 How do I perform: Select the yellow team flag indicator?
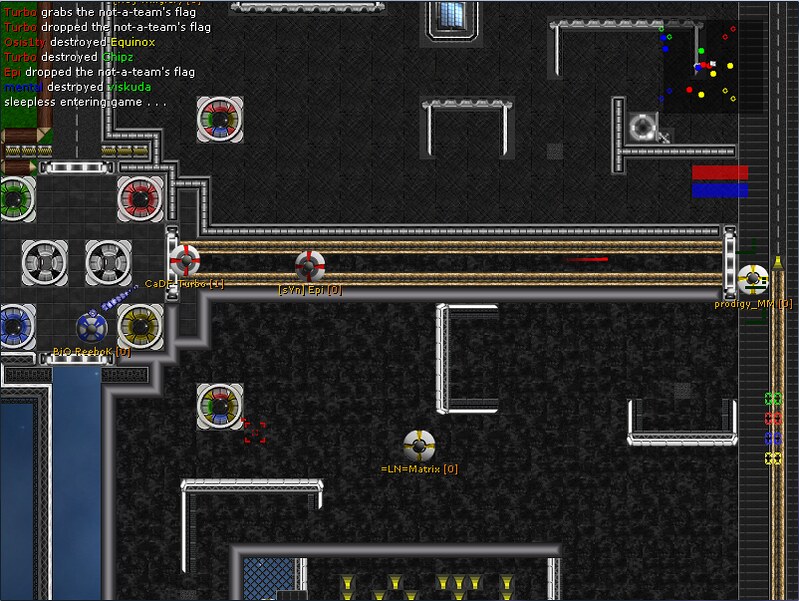click(x=773, y=458)
